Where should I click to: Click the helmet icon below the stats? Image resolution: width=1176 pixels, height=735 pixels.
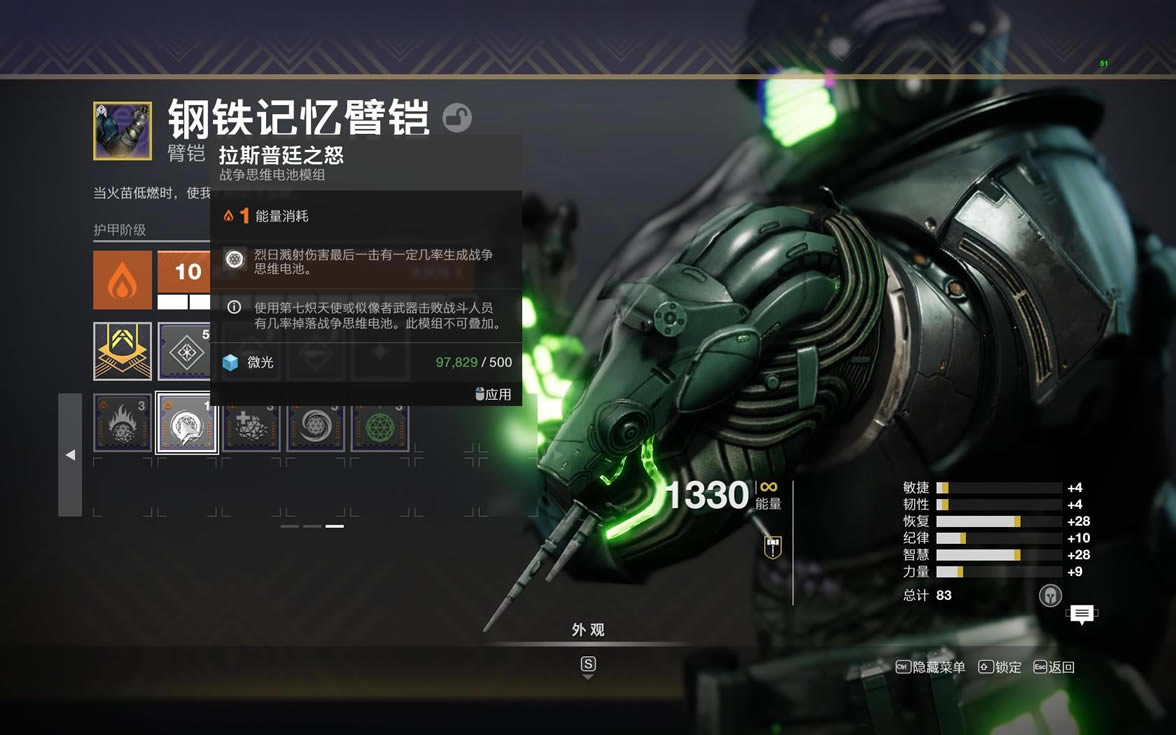point(1050,595)
